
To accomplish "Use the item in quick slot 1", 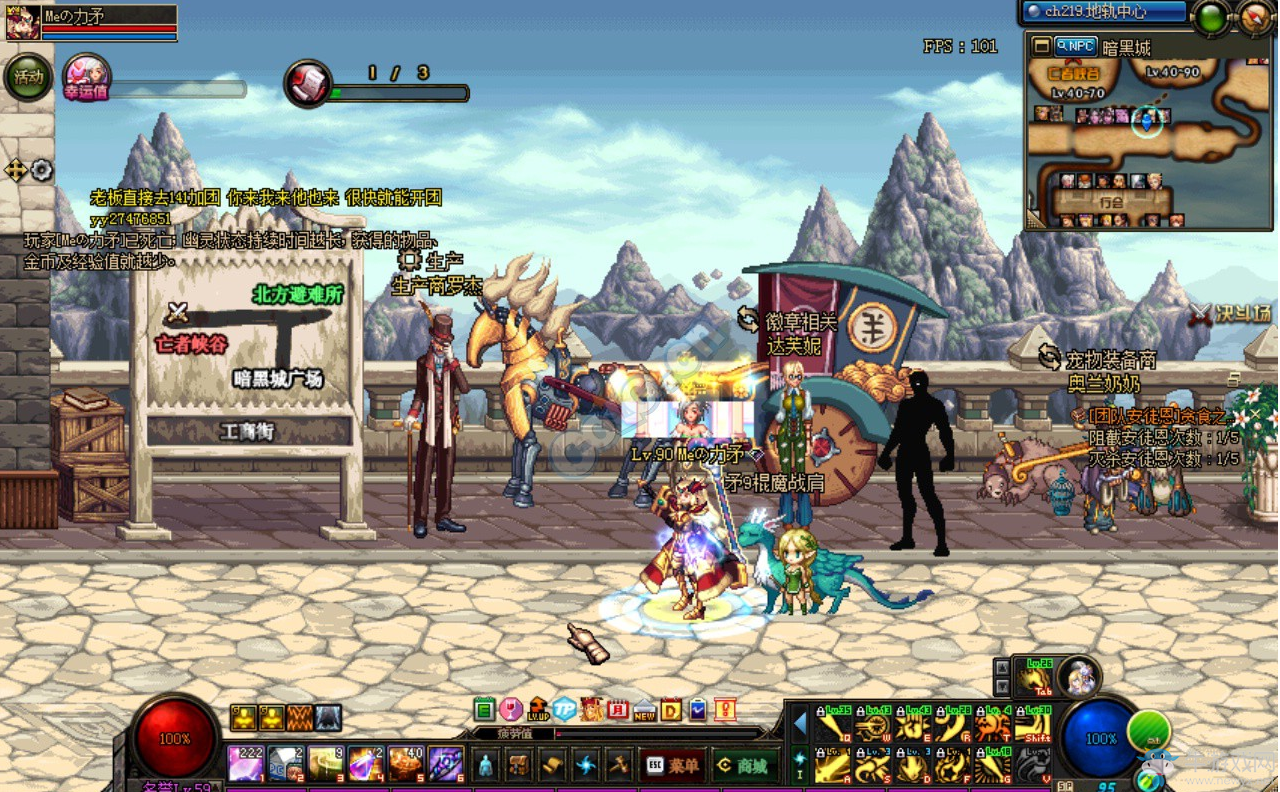I will click(x=246, y=765).
